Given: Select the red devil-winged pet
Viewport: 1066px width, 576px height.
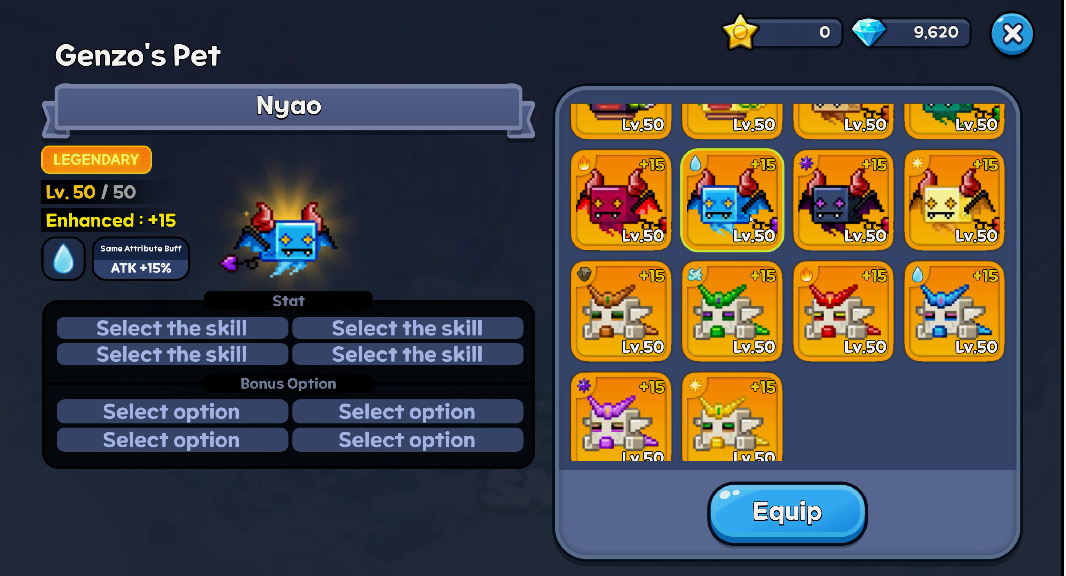Looking at the screenshot, I should coord(621,200).
